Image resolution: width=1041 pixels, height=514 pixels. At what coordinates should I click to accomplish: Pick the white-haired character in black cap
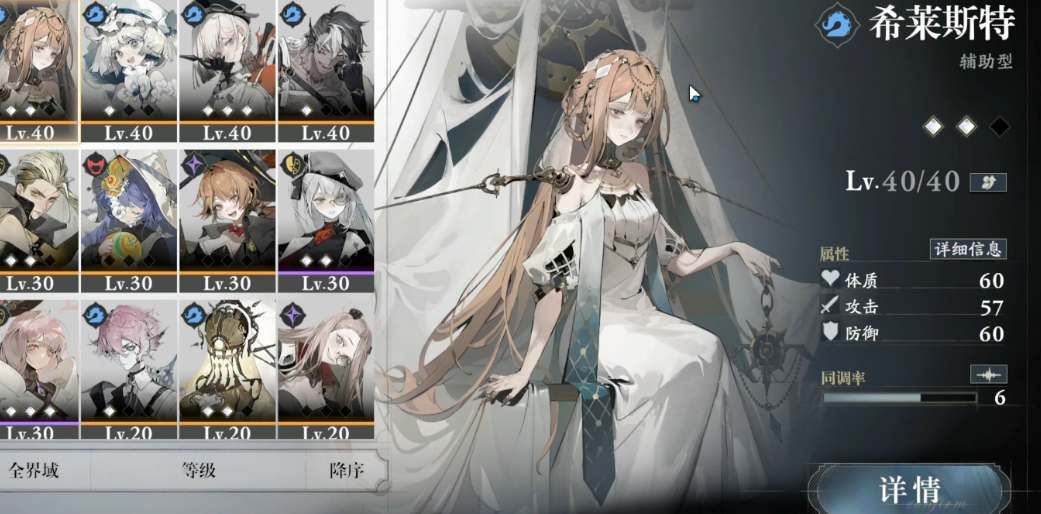(x=226, y=65)
